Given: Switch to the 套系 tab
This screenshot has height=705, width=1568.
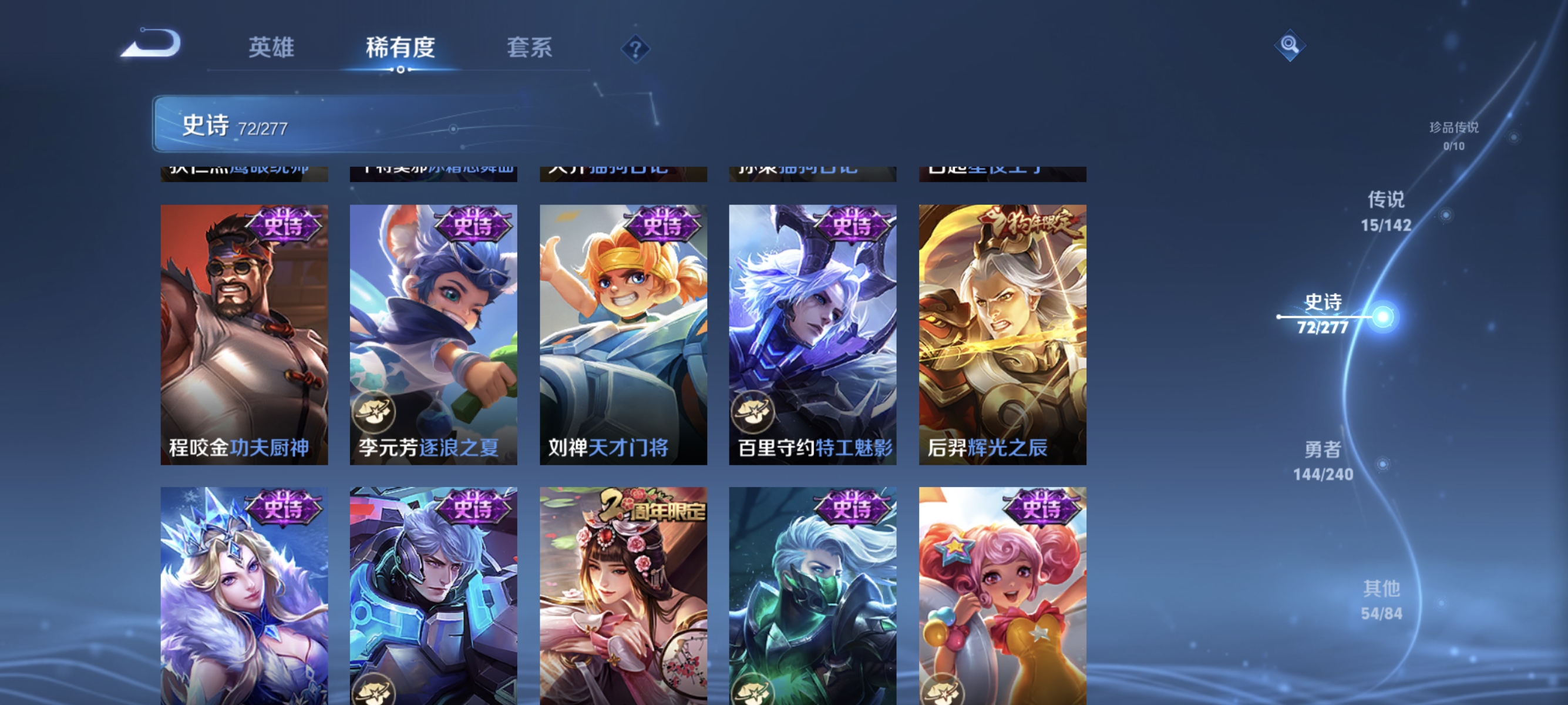Looking at the screenshot, I should coord(530,49).
